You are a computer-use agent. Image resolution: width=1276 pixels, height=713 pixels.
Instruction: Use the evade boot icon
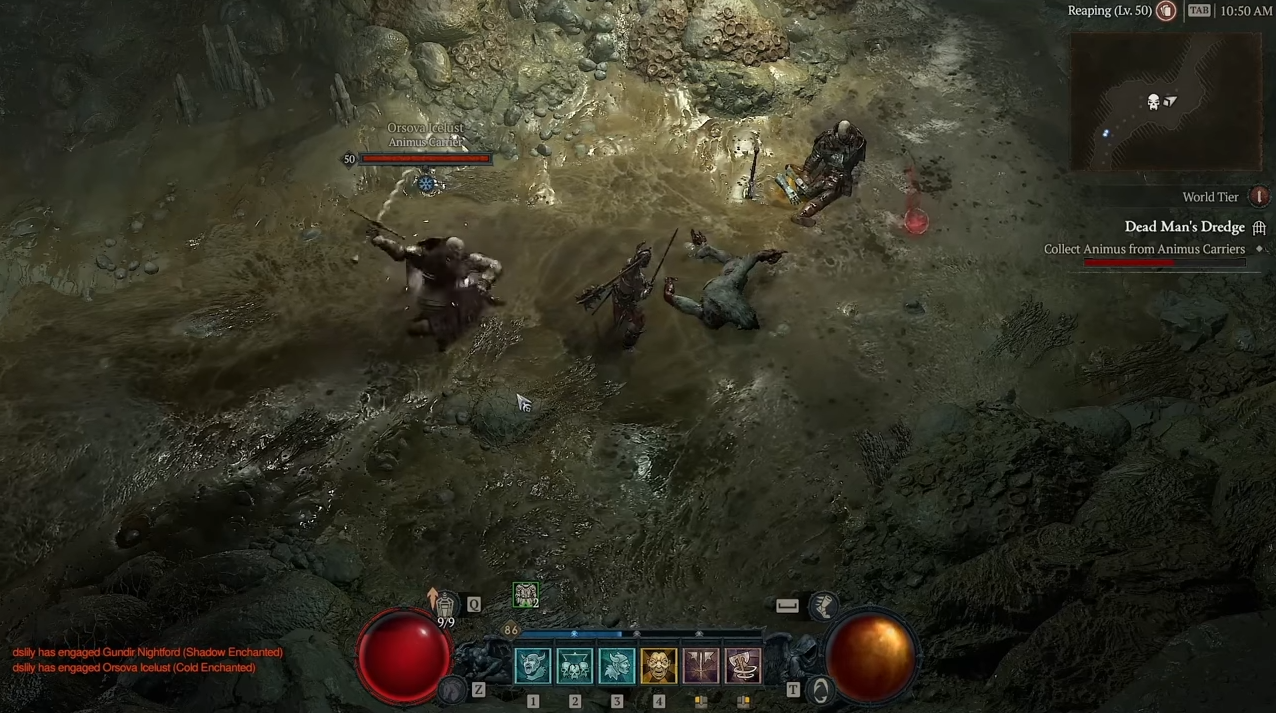tap(823, 604)
